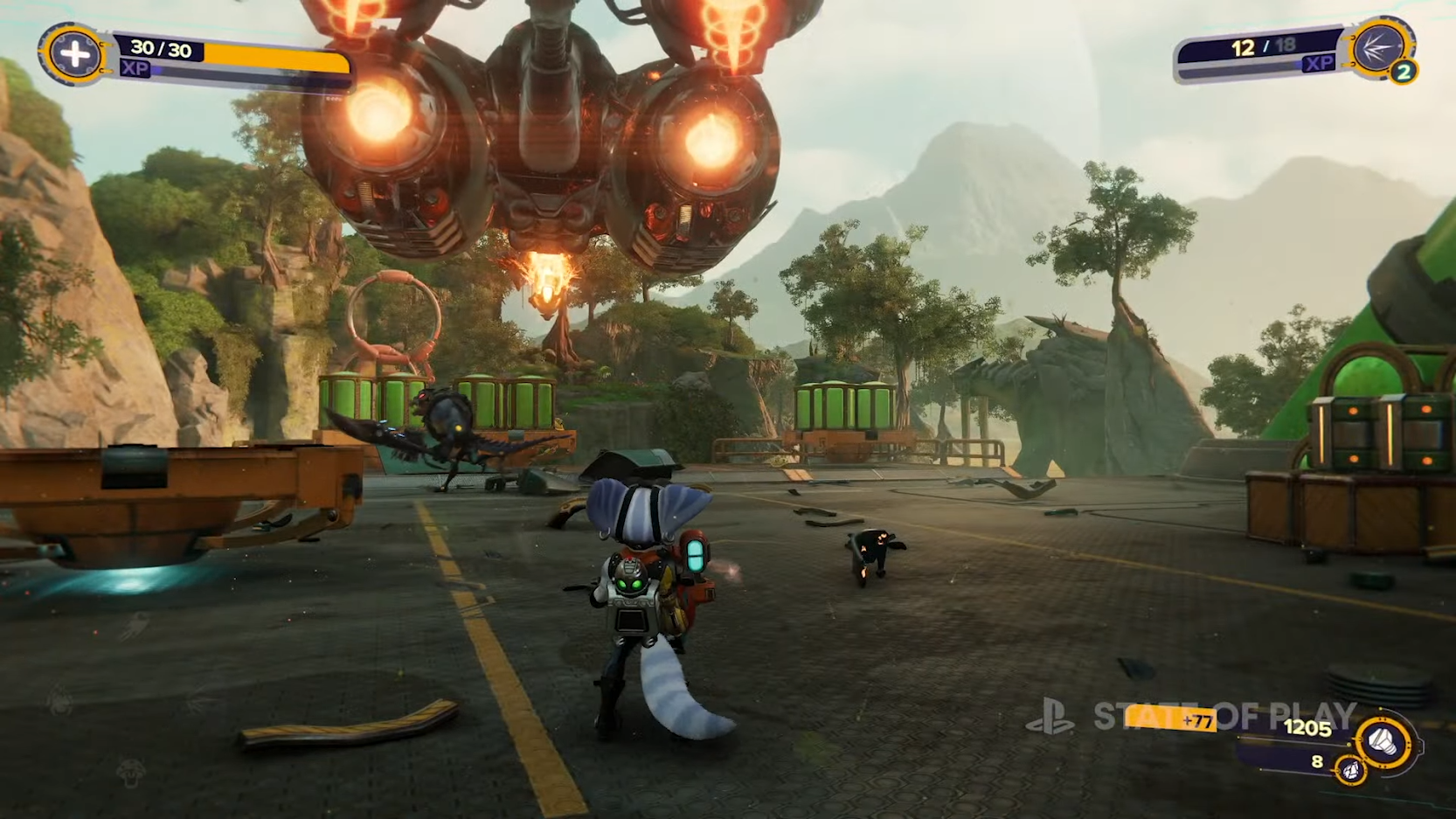Click the health plus icon

(74, 54)
